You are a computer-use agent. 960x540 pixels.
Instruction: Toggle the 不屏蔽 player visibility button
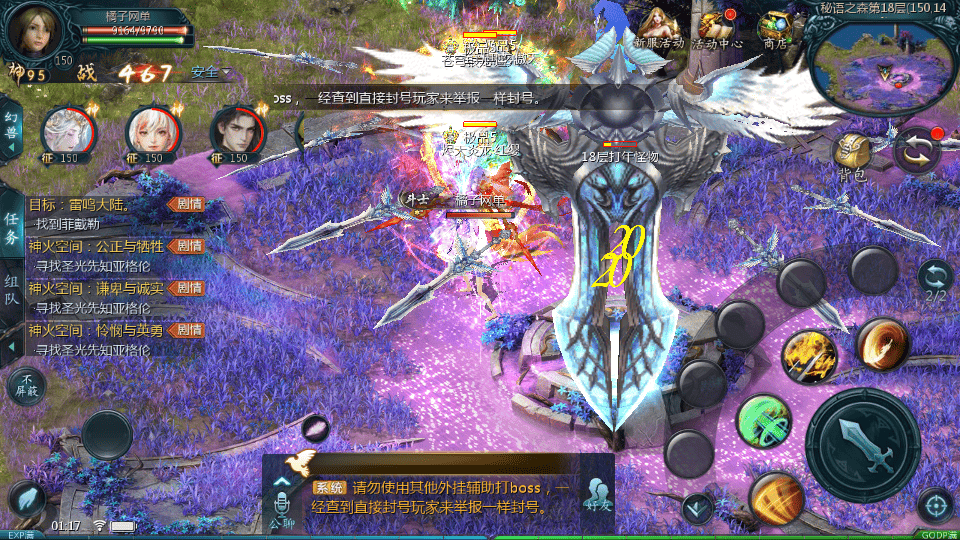(27, 386)
